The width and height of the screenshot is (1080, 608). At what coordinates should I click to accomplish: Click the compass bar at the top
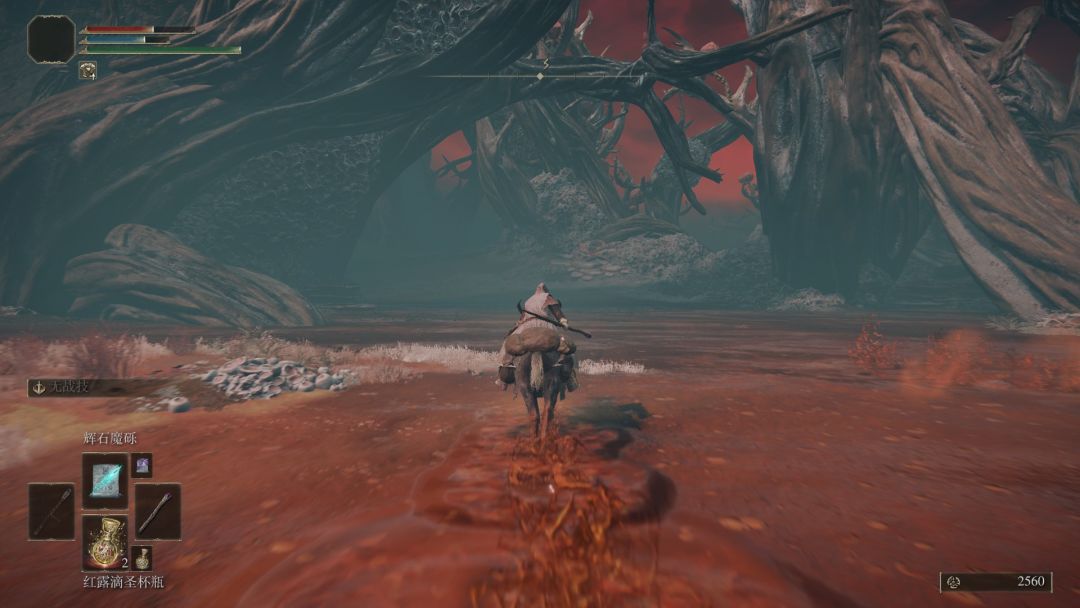pyautogui.click(x=541, y=75)
